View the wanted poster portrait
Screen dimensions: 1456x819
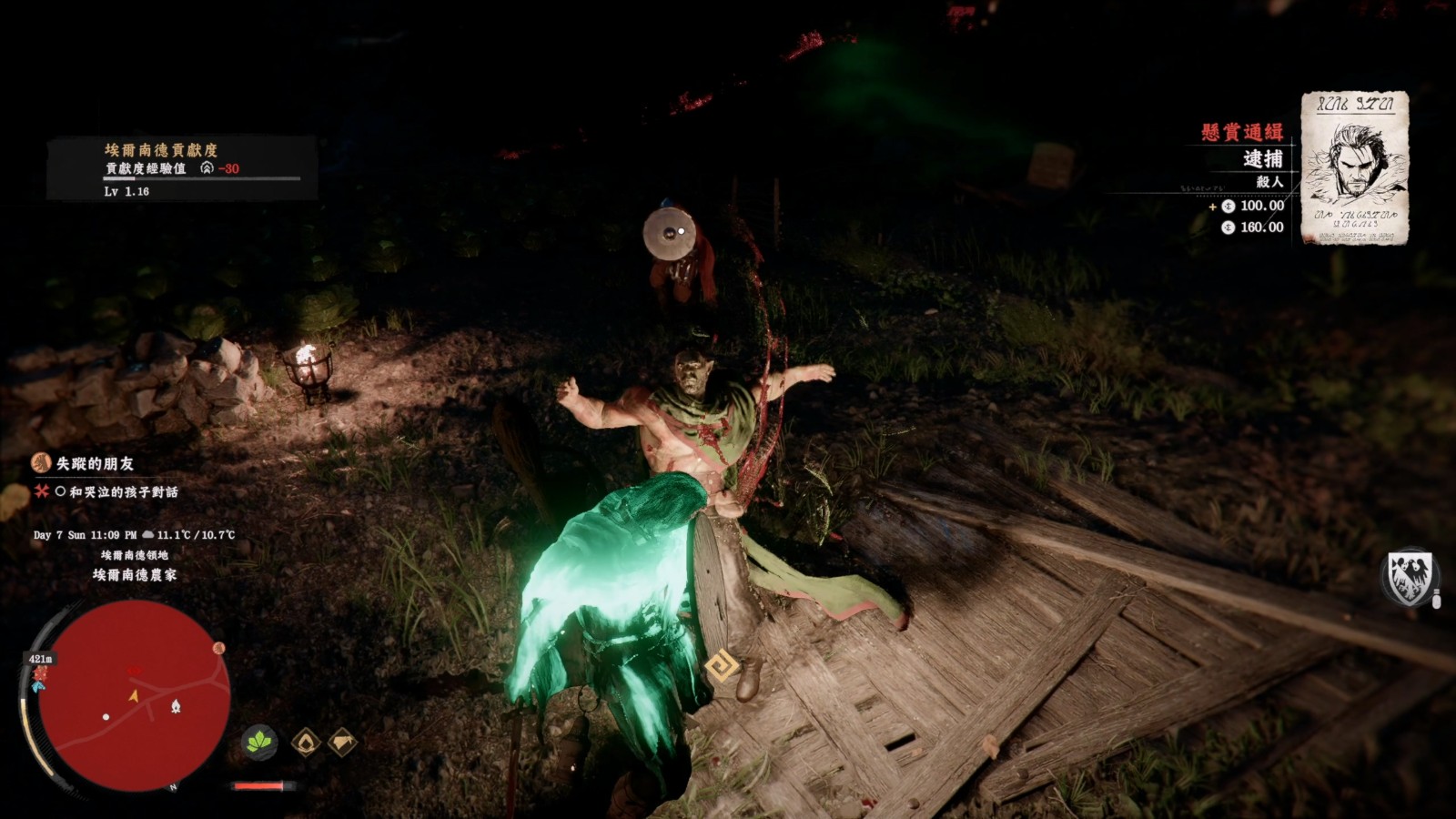(1354, 167)
